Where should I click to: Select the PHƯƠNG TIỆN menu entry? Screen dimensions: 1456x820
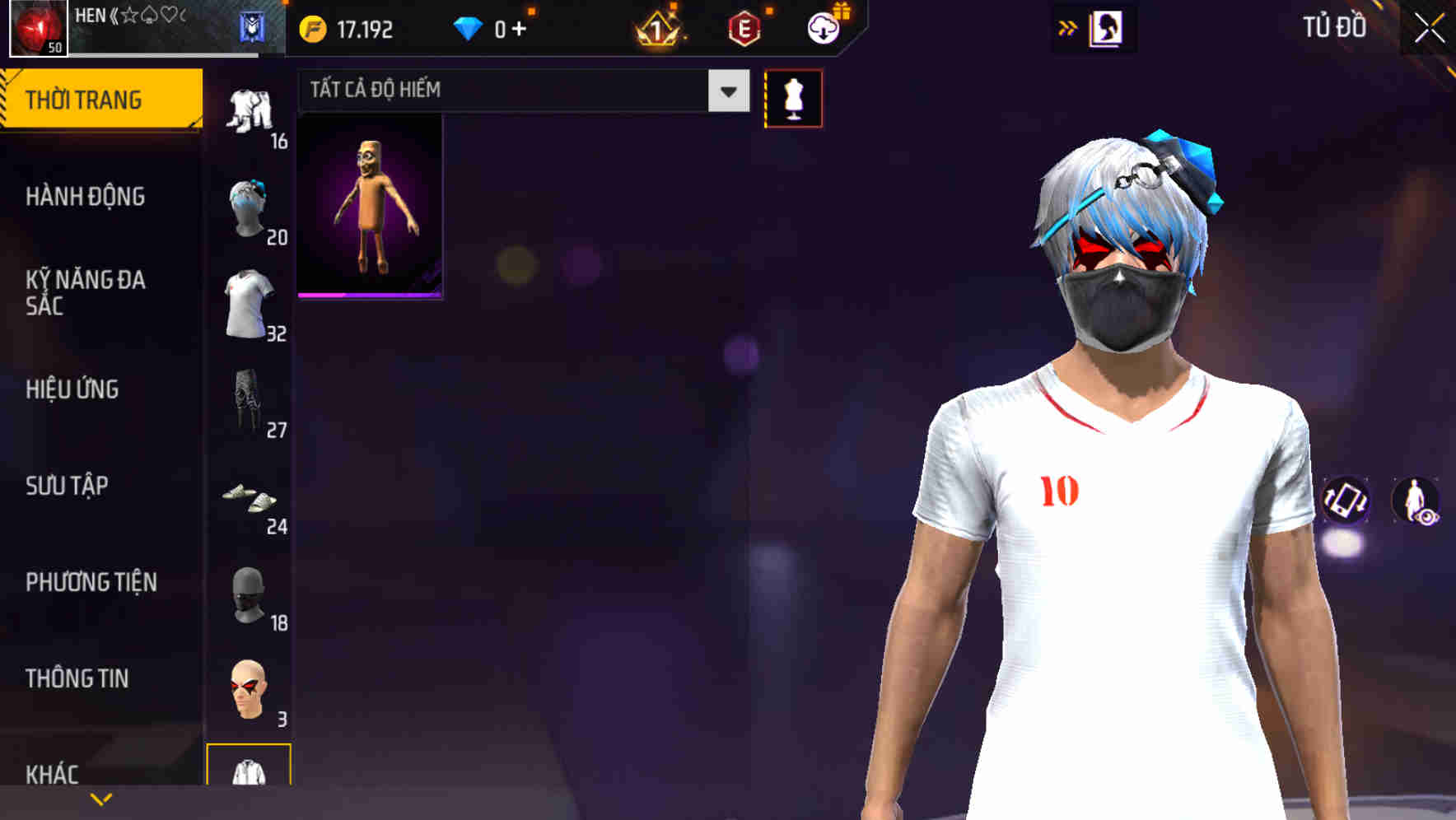click(x=91, y=582)
